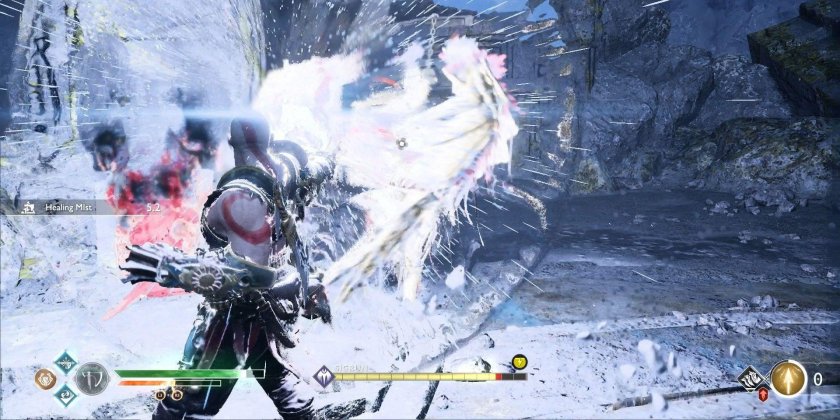This screenshot has height=420, width=840.
Task: Click the grey circular shield icon
Action: [91, 378]
